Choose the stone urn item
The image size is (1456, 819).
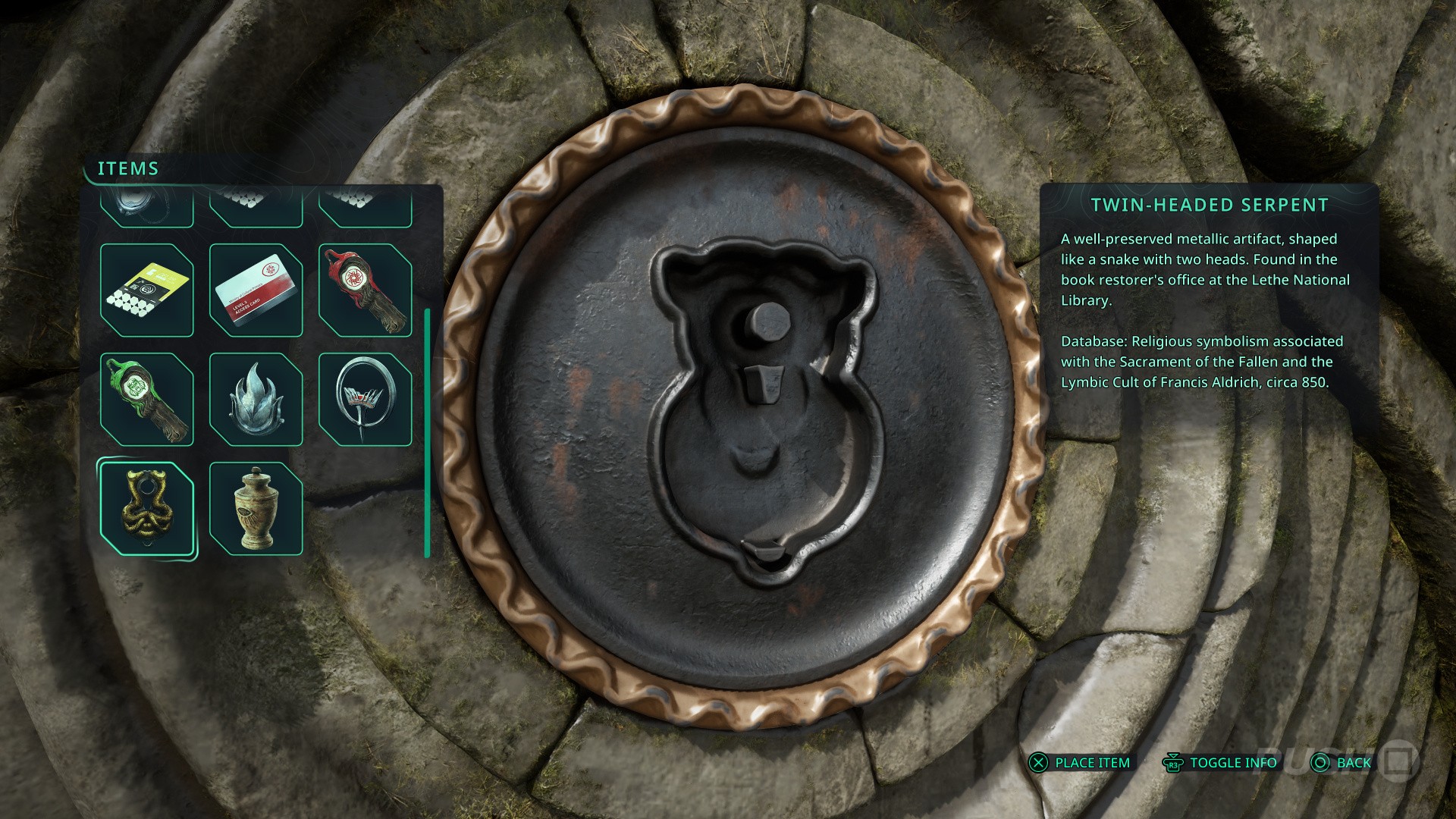pos(256,509)
